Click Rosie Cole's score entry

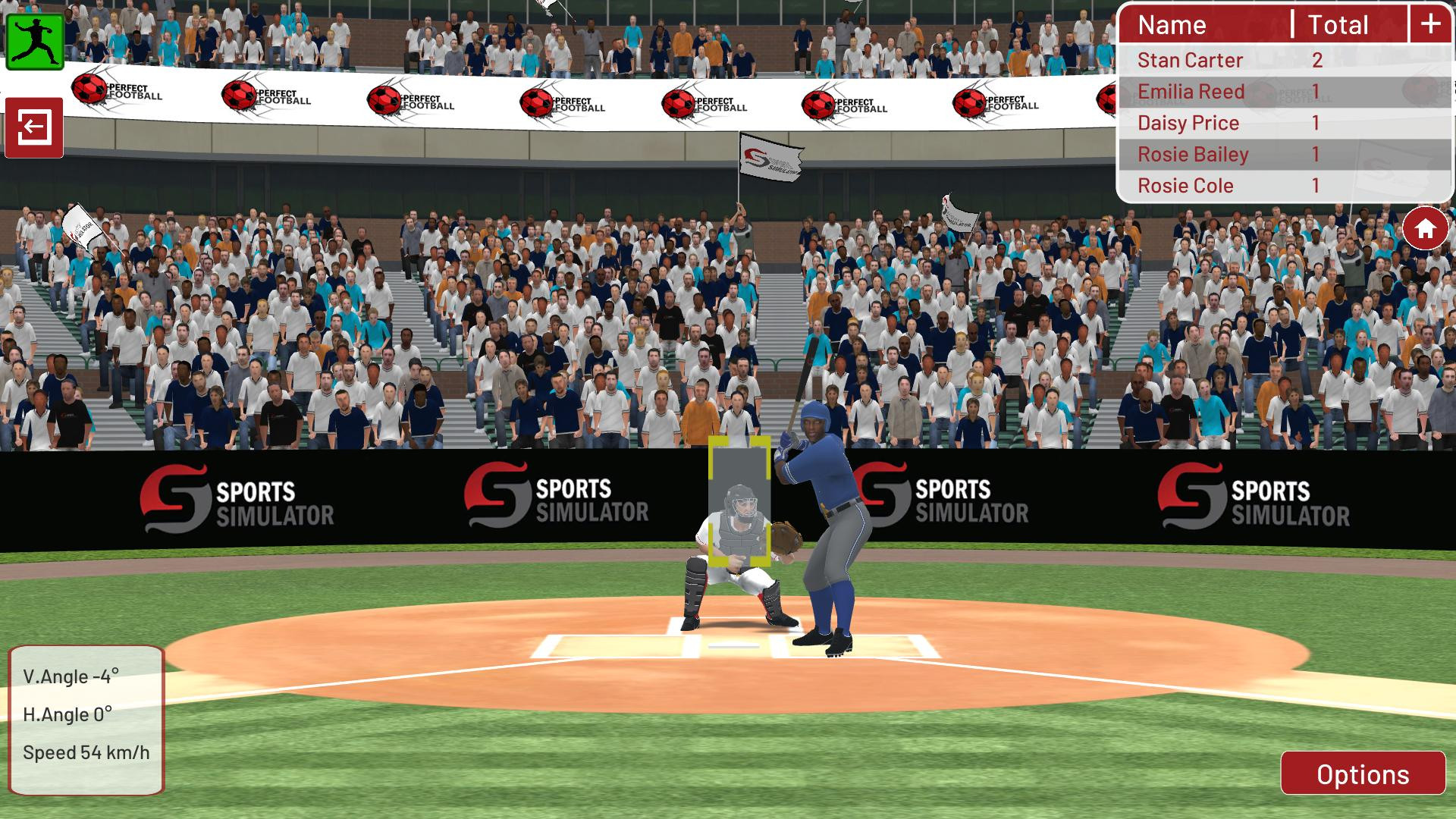click(x=1185, y=185)
